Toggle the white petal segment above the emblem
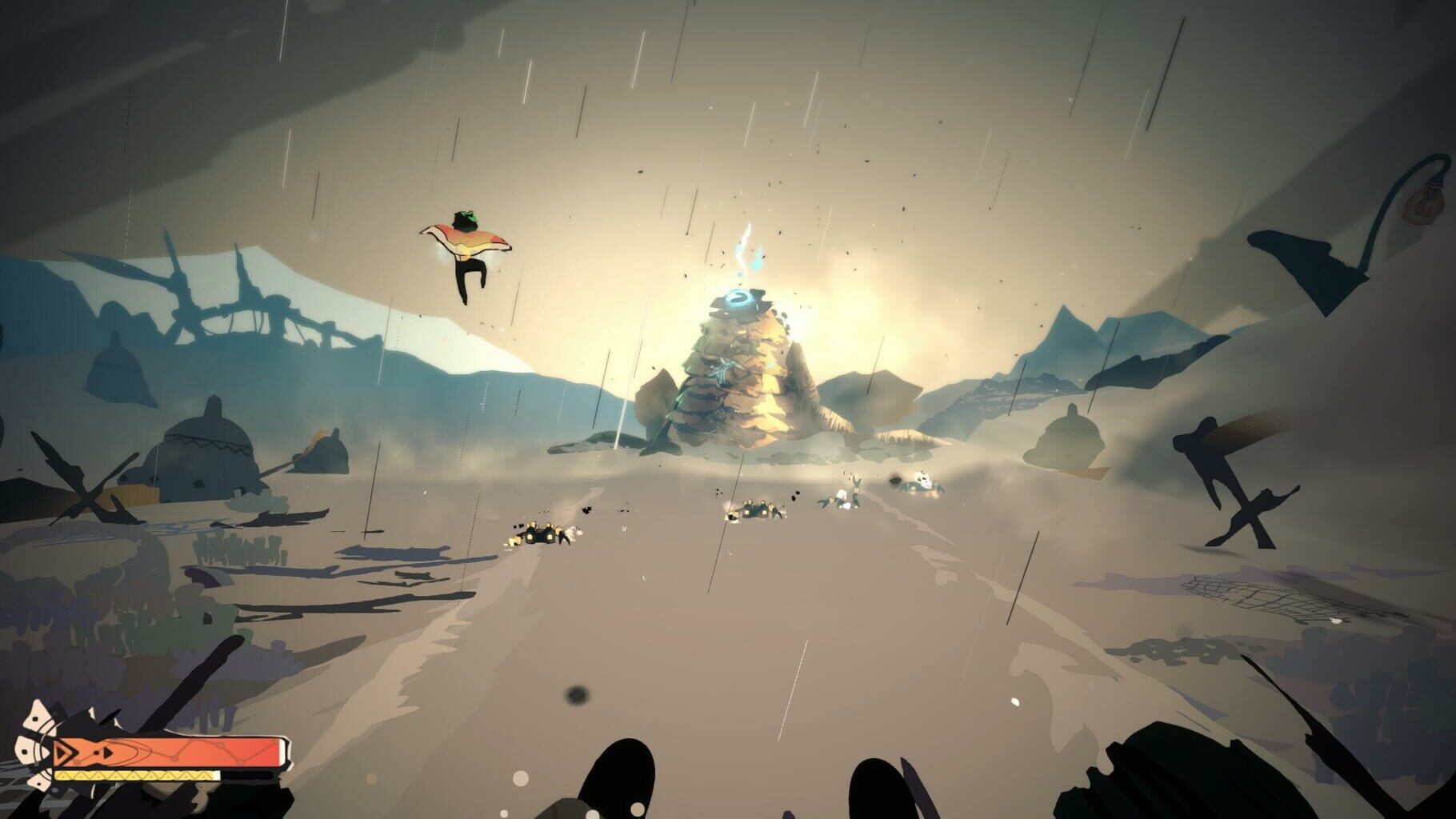Image resolution: width=1456 pixels, height=819 pixels. coord(35,714)
